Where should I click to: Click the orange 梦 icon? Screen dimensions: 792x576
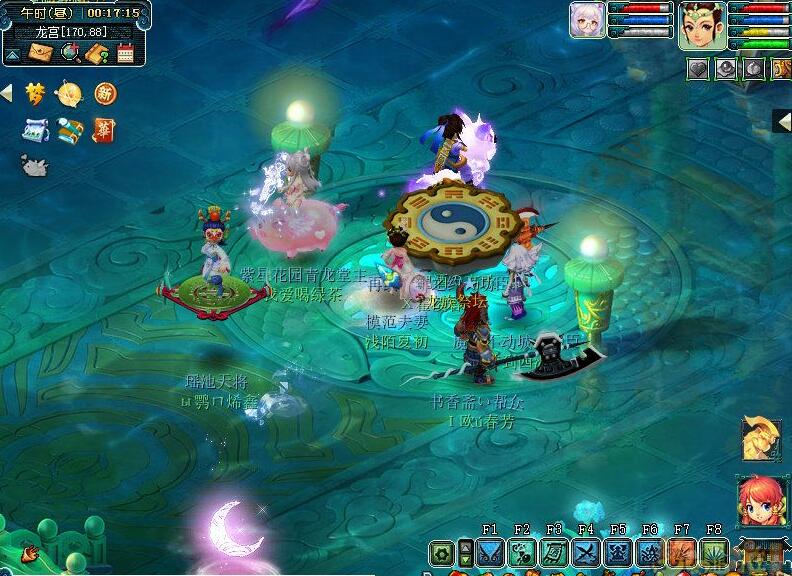(x=36, y=94)
